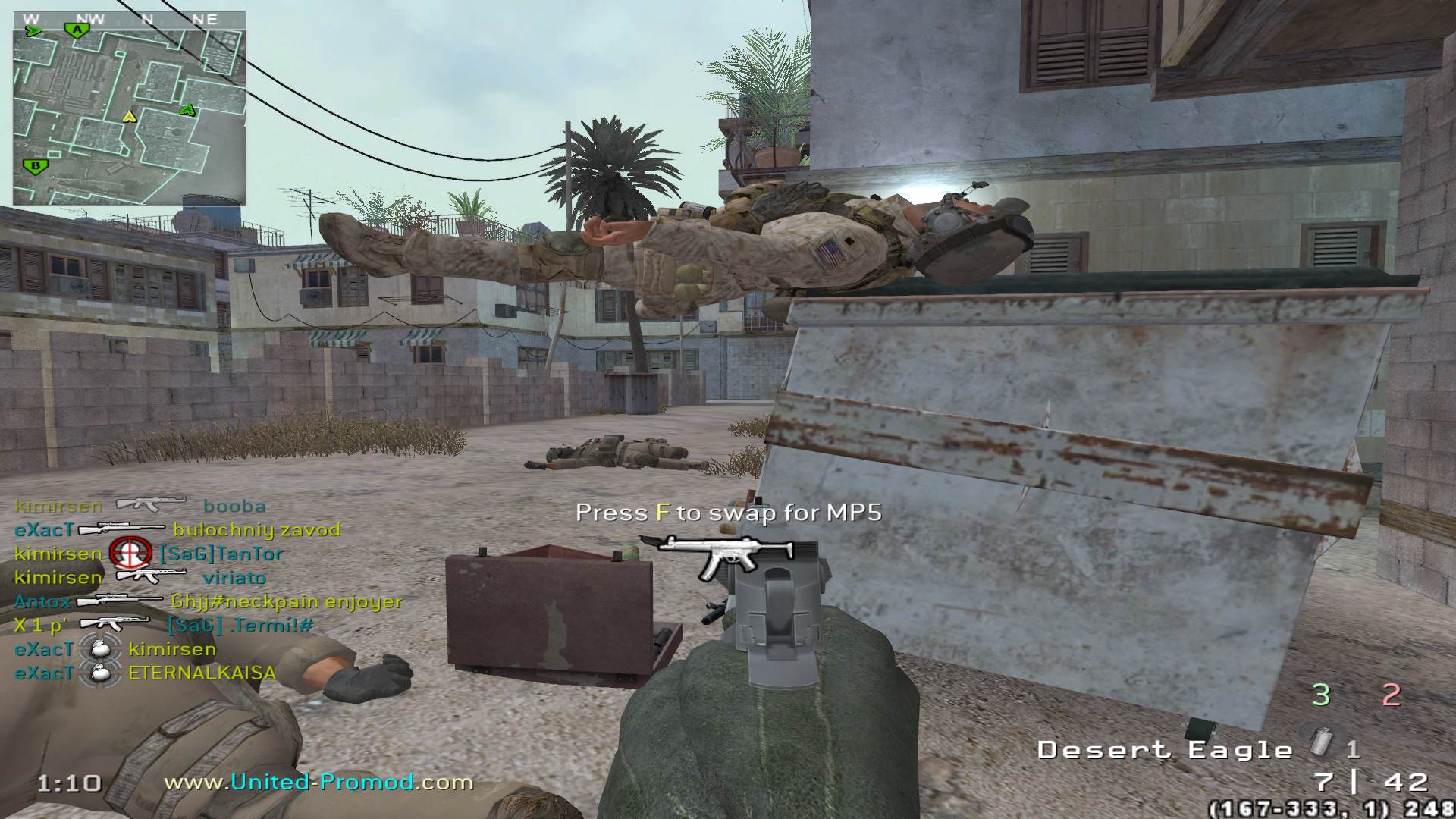The height and width of the screenshot is (819, 1456).
Task: Select the killfeed row with viriato
Action: (x=140, y=577)
